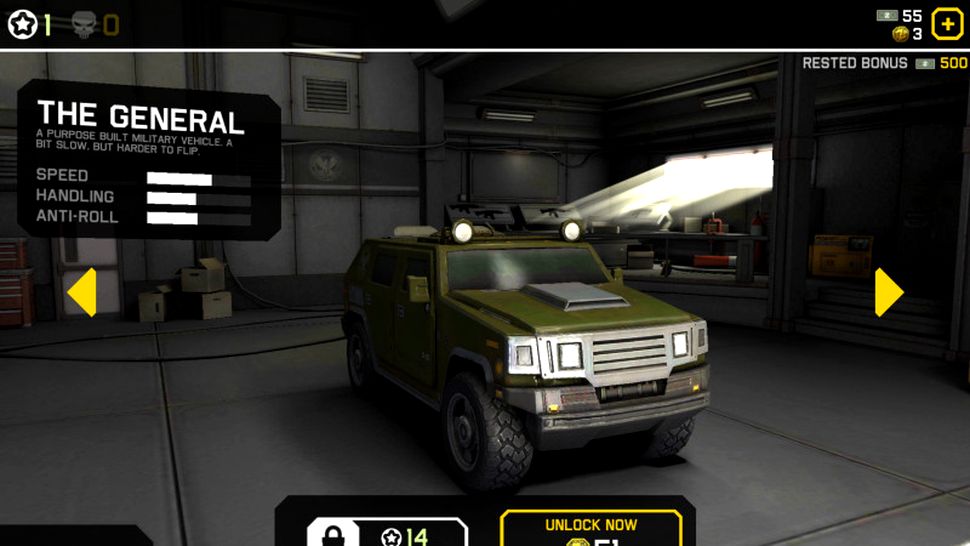This screenshot has height=546, width=970.
Task: Select the locked 14-star requirement button
Action: [387, 533]
